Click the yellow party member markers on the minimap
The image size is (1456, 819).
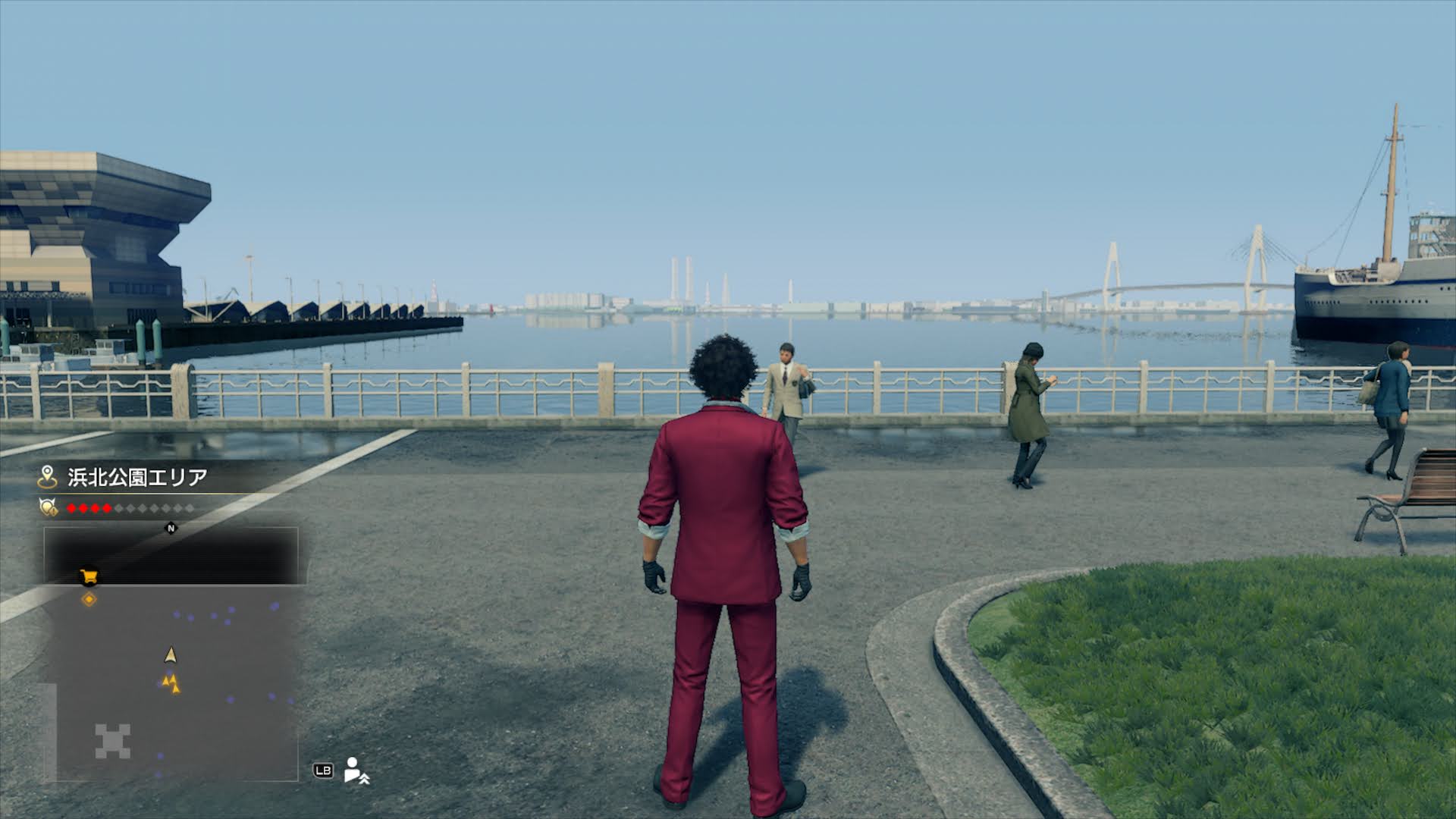click(x=172, y=683)
